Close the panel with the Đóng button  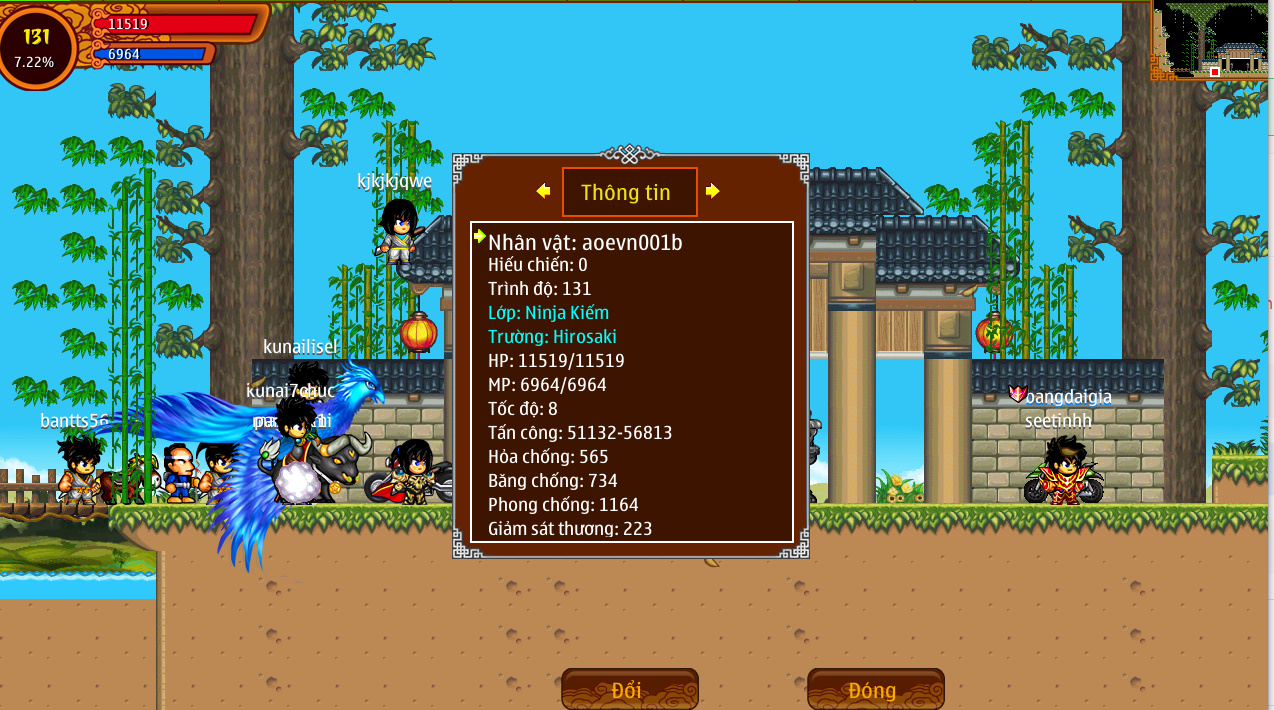click(875, 690)
